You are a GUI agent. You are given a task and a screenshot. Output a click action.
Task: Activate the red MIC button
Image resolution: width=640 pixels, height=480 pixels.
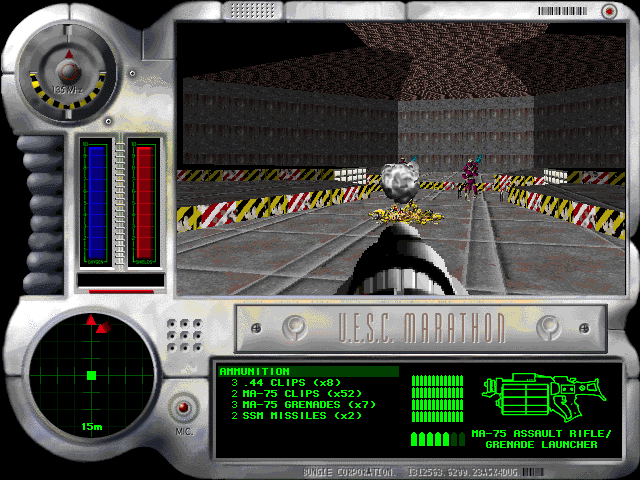coord(183,408)
